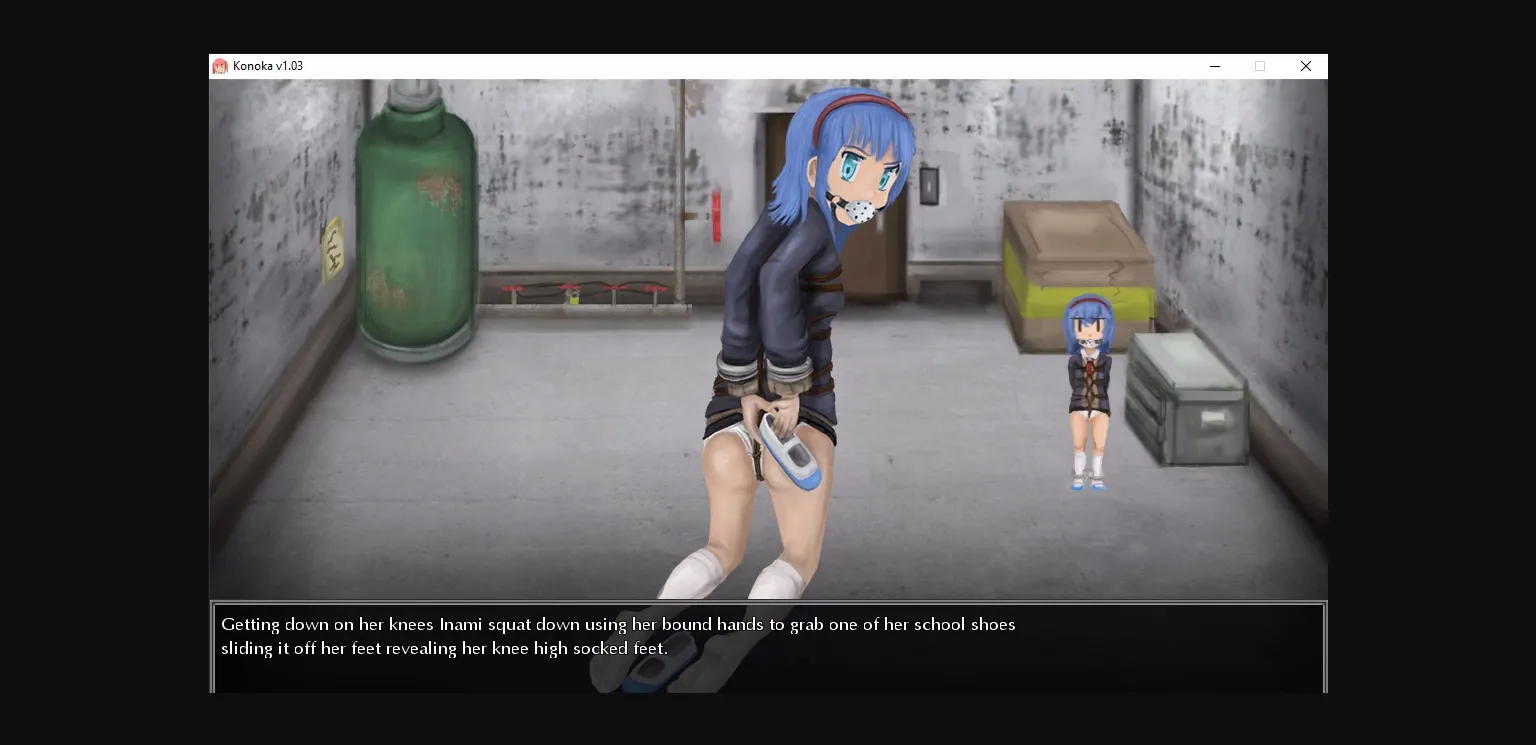Image resolution: width=1536 pixels, height=745 pixels.
Task: Close the Konoka game window
Action: (1306, 66)
